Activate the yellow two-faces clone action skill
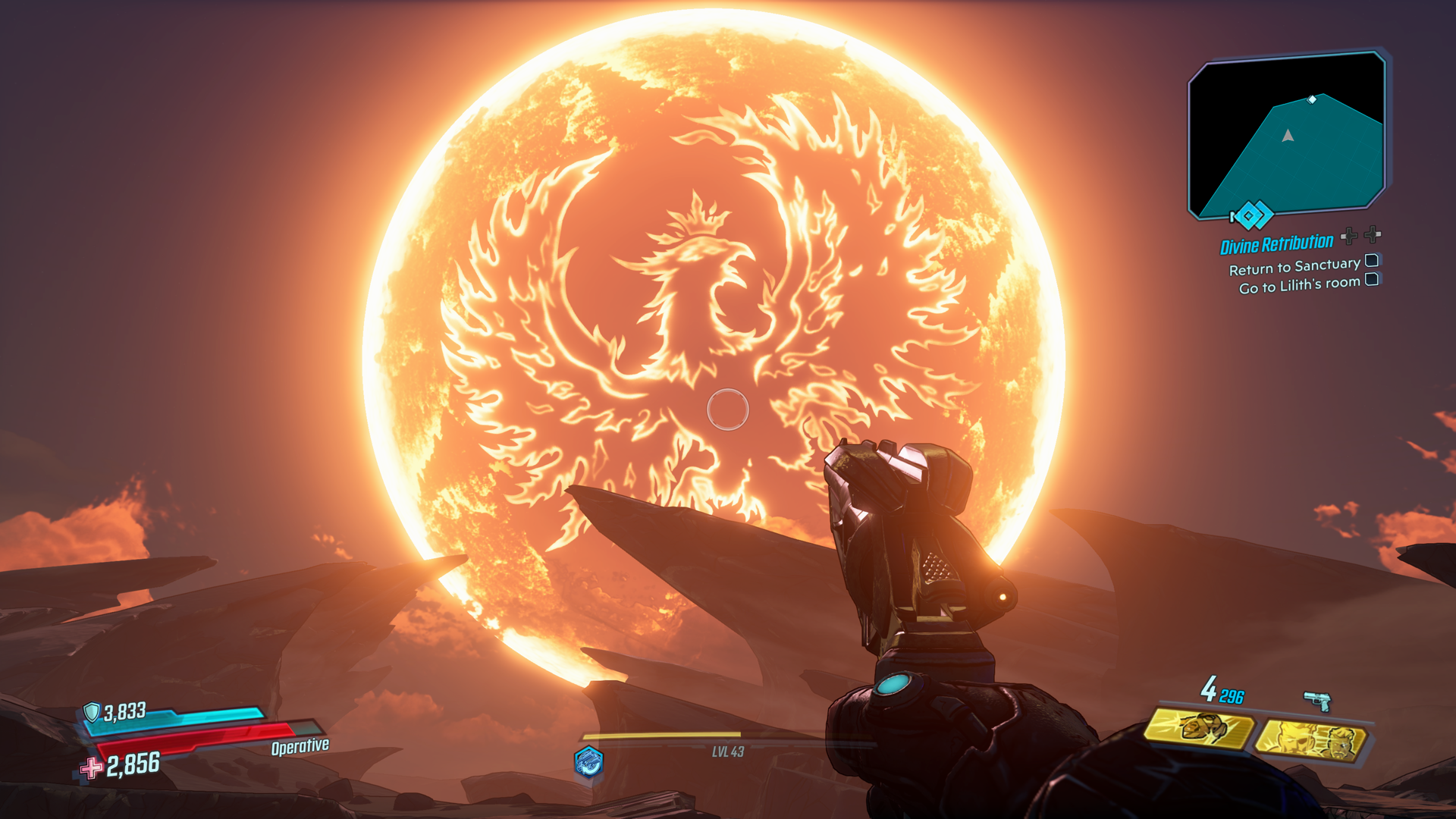This screenshot has height=819, width=1456. [x=1311, y=741]
